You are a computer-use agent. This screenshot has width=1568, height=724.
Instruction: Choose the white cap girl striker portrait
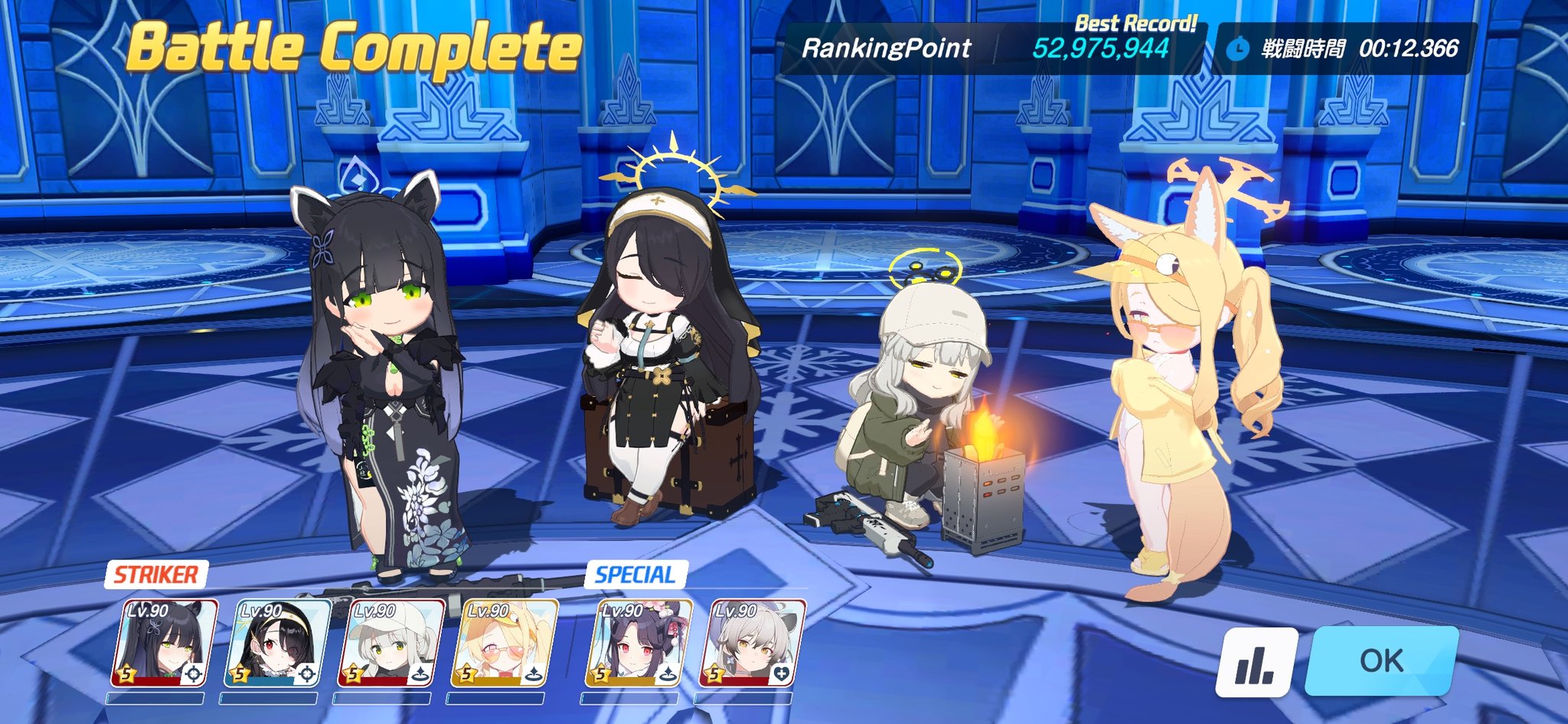coord(391,644)
